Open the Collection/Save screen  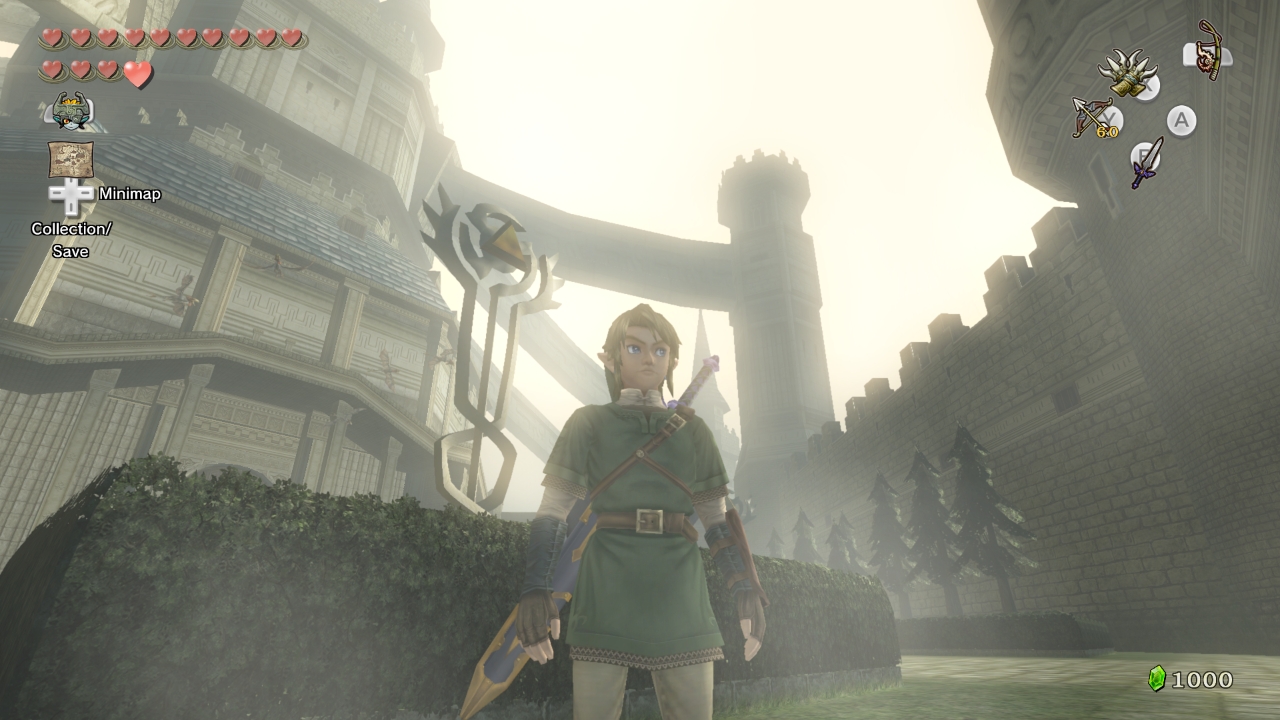click(70, 240)
